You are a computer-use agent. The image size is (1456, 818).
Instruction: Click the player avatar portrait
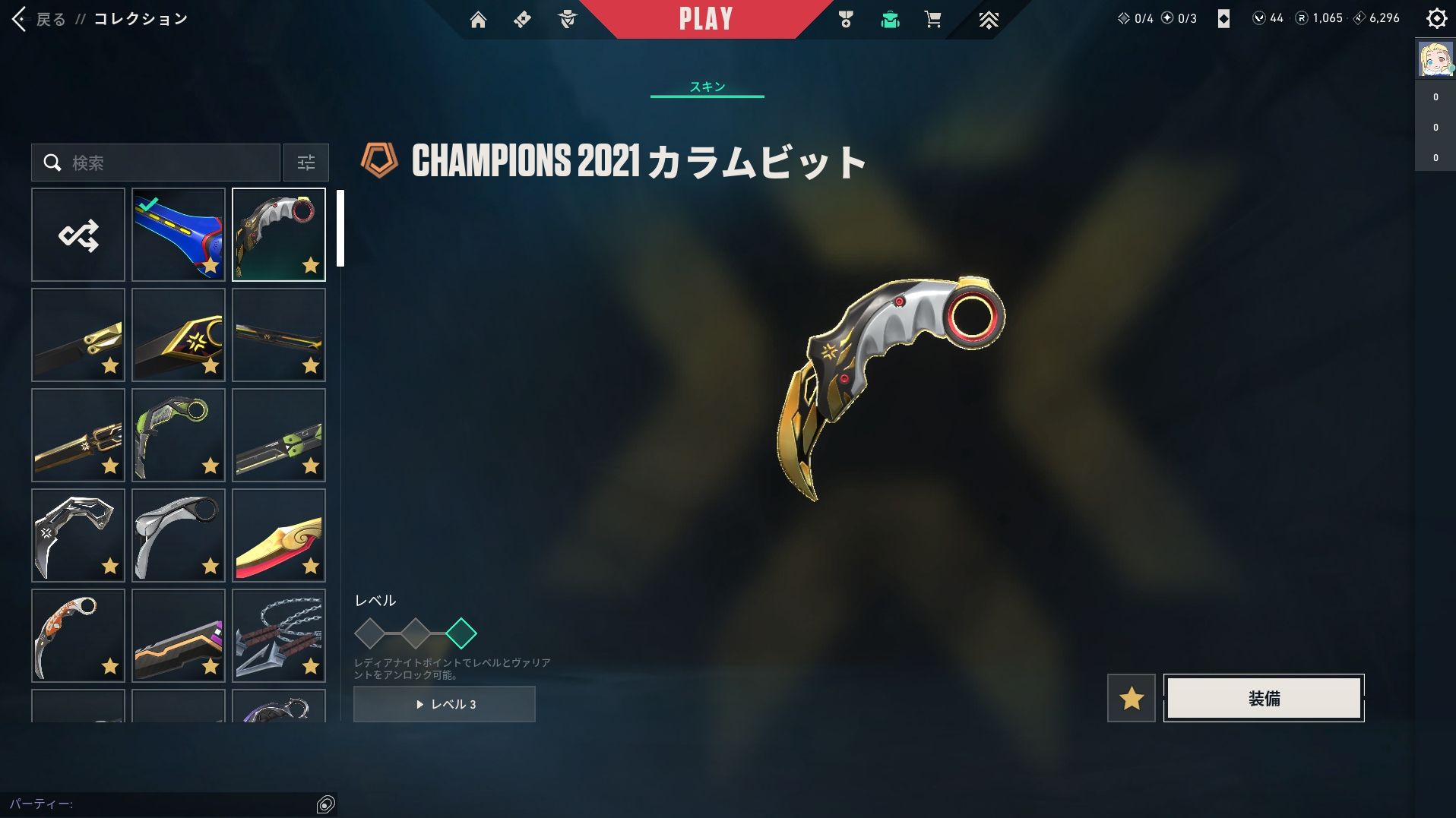1435,59
